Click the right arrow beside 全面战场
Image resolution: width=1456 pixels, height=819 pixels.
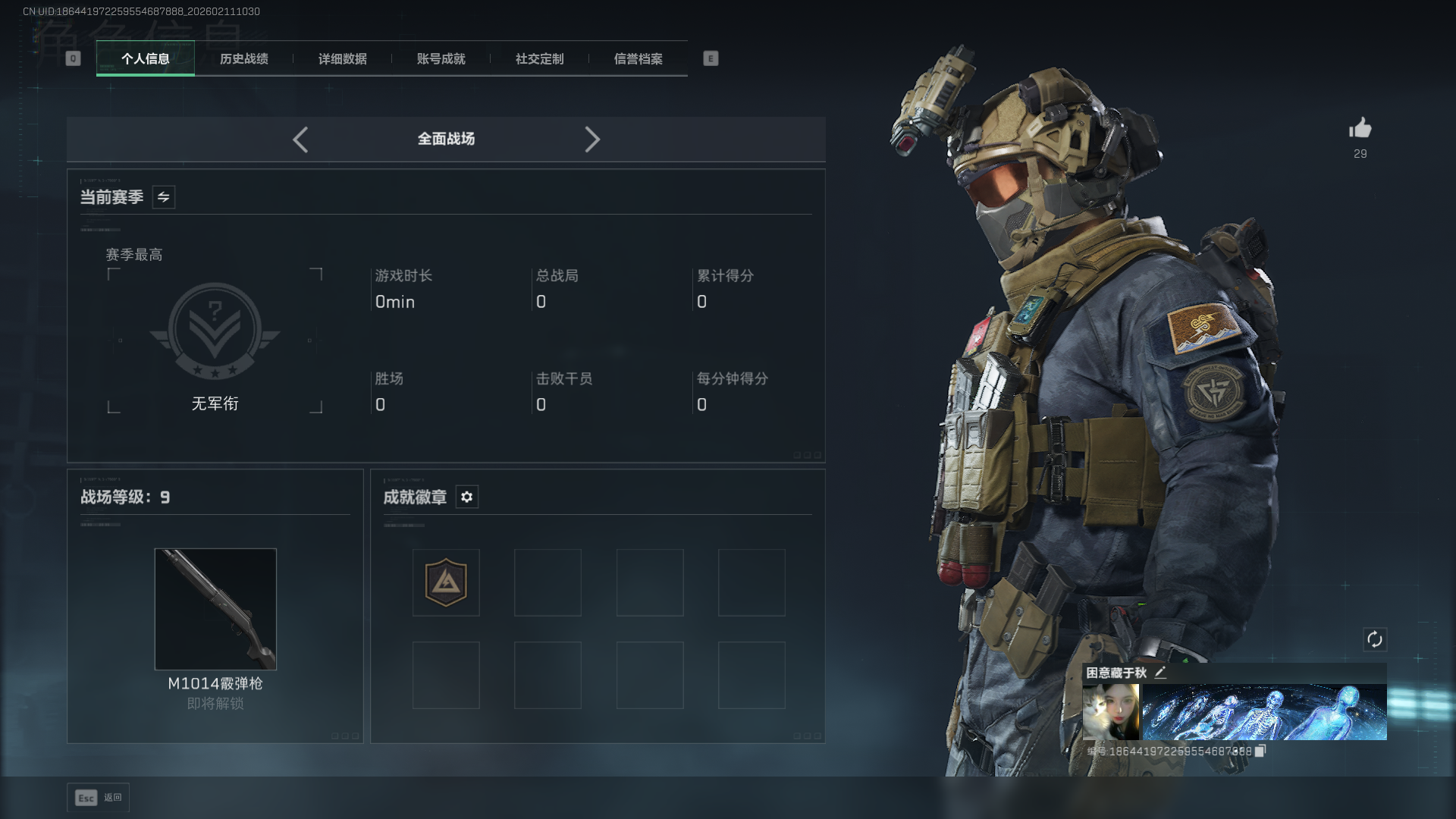point(592,140)
